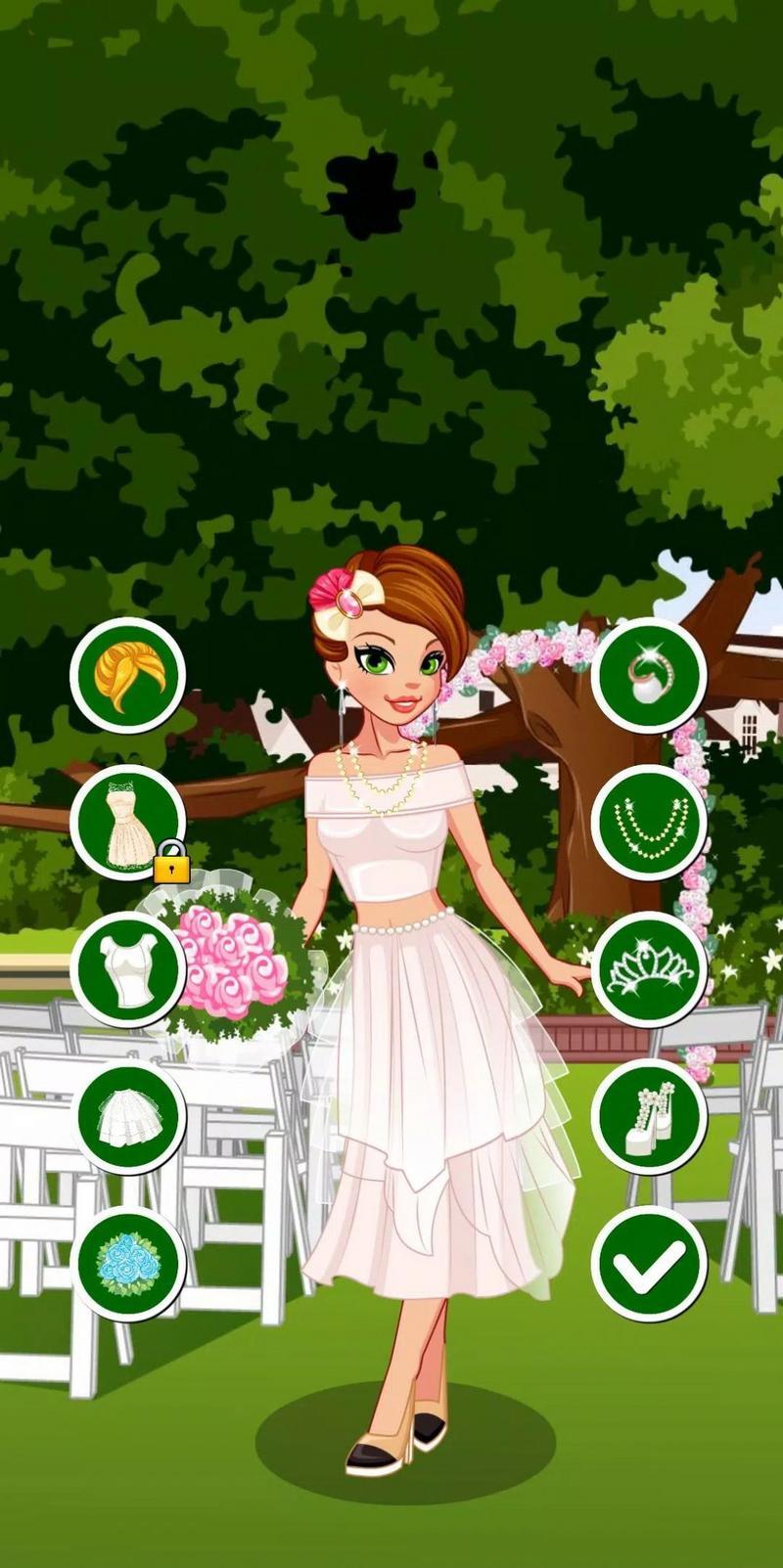This screenshot has height=1568, width=783.
Task: Open the blonde hairstyle category
Action: tap(127, 674)
